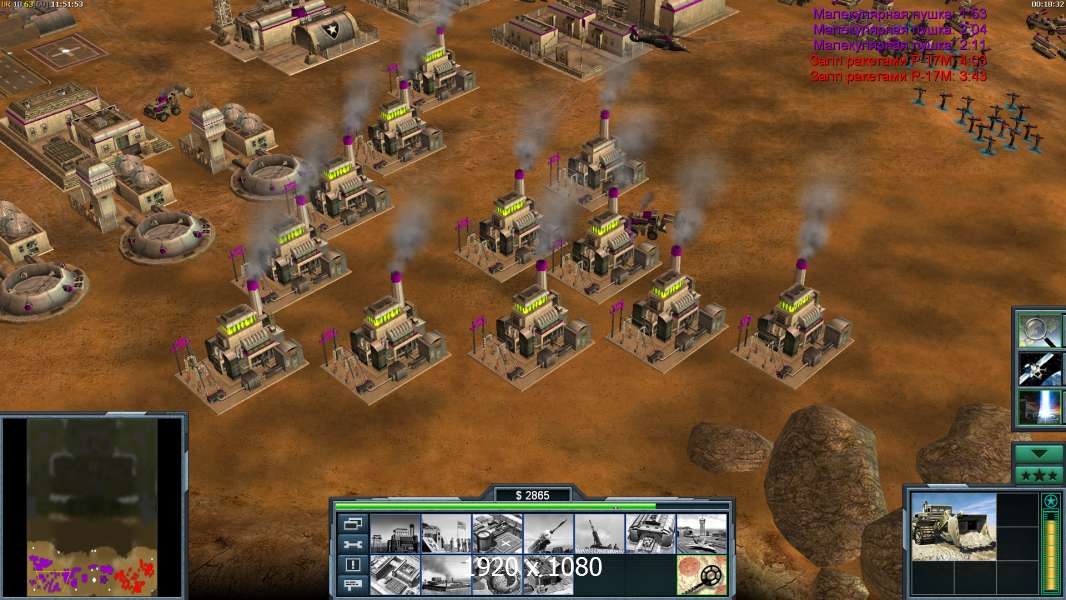This screenshot has width=1066, height=600.
Task: Build the Patriot missile battery
Action: point(547,534)
